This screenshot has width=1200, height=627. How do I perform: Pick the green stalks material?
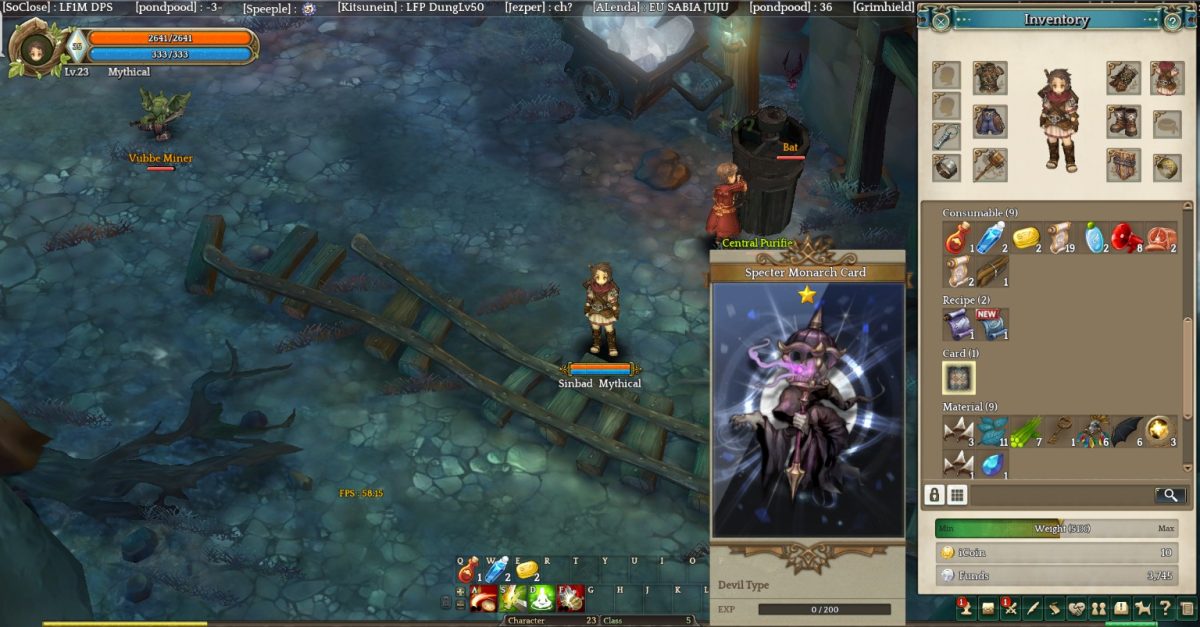[x=1026, y=432]
